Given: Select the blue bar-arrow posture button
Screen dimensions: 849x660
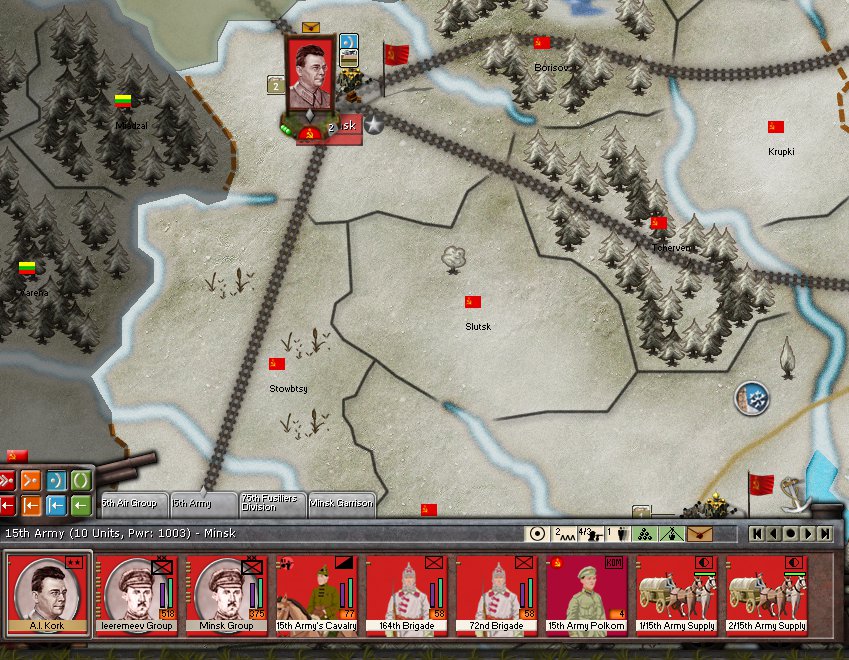Looking at the screenshot, I should (x=56, y=504).
